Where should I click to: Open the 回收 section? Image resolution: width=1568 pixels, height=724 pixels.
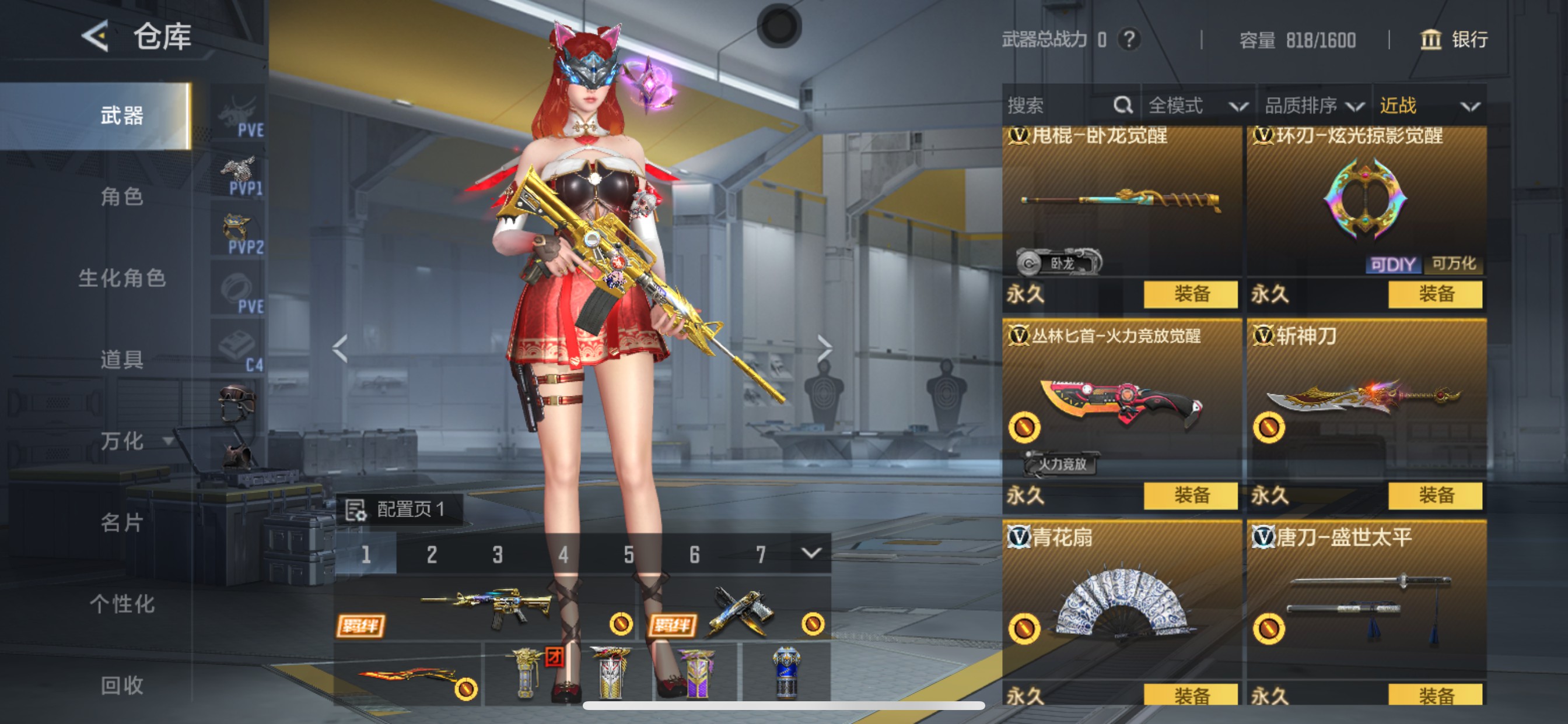point(122,686)
